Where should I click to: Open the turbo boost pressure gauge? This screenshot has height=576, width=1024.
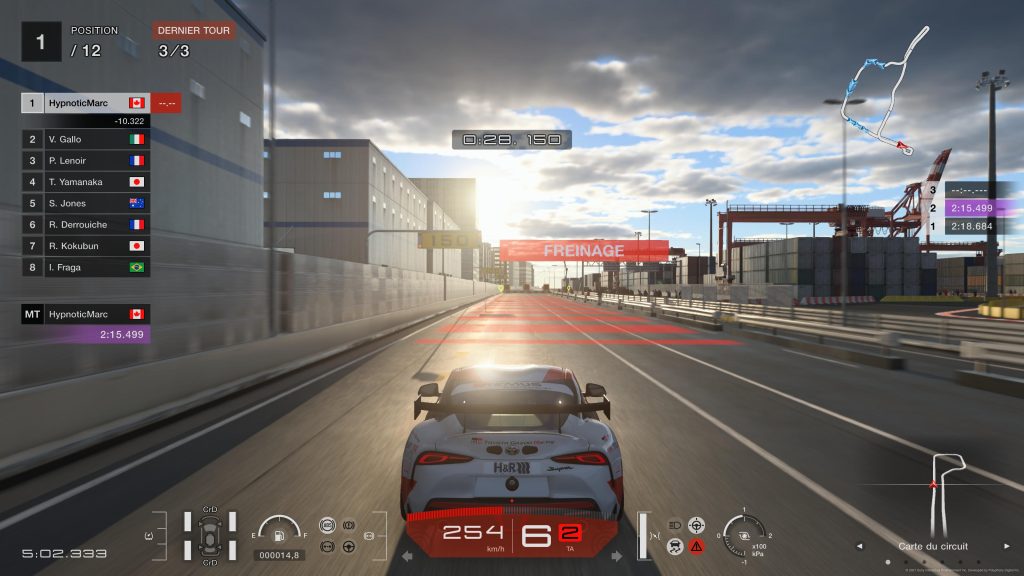(x=744, y=534)
